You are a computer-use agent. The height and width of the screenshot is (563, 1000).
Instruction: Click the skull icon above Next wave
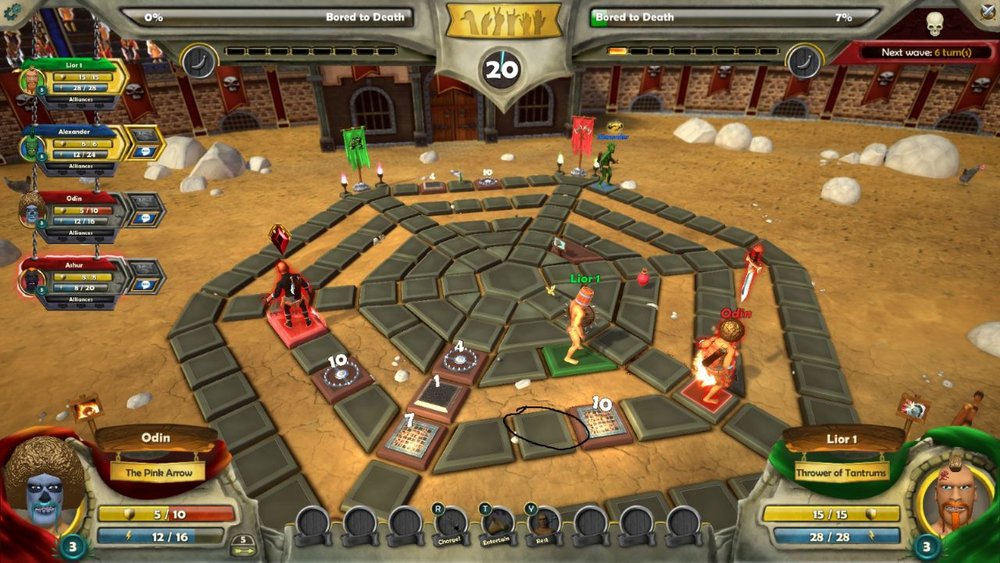point(935,24)
